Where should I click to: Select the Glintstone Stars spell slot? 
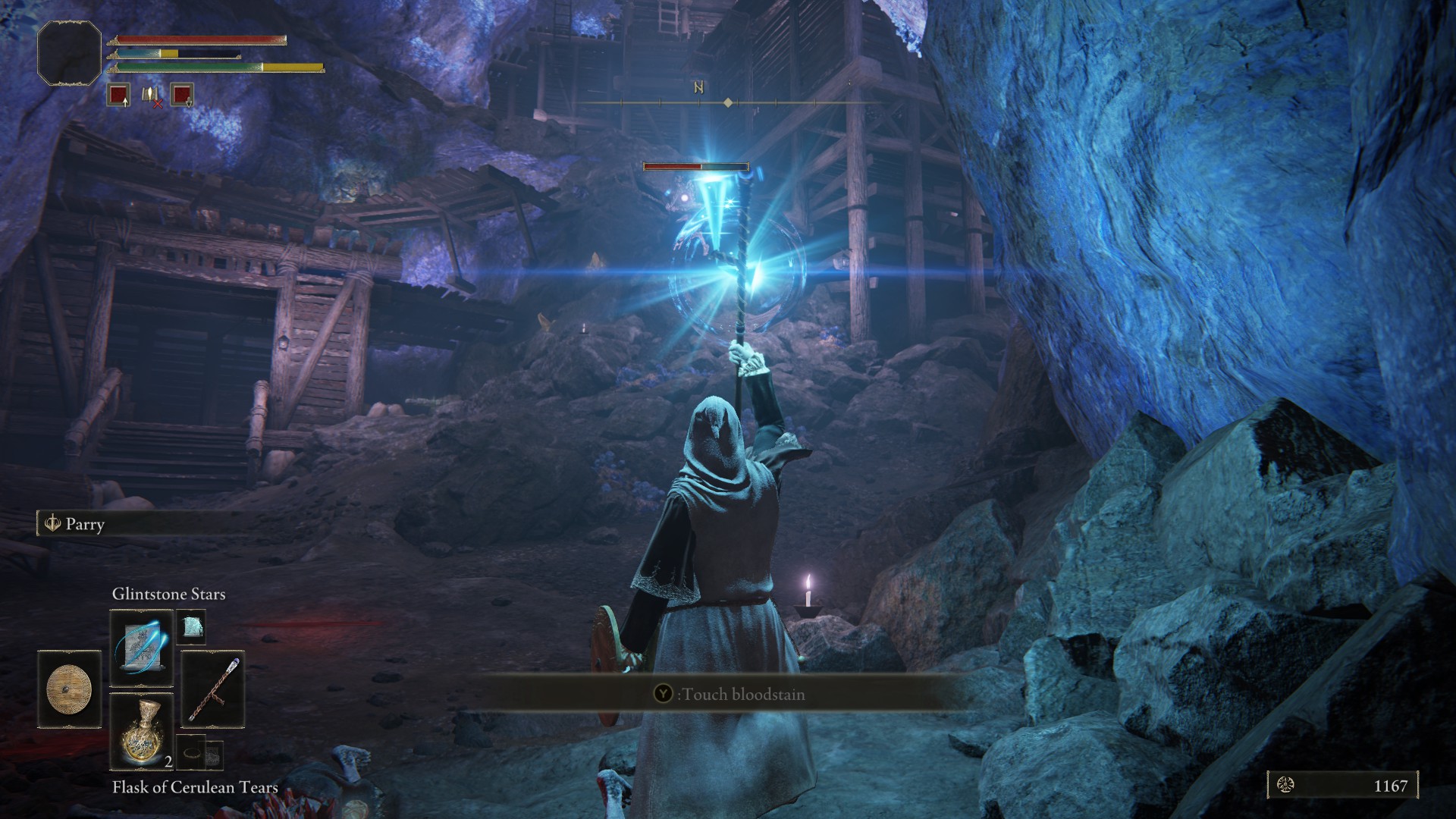coord(142,649)
